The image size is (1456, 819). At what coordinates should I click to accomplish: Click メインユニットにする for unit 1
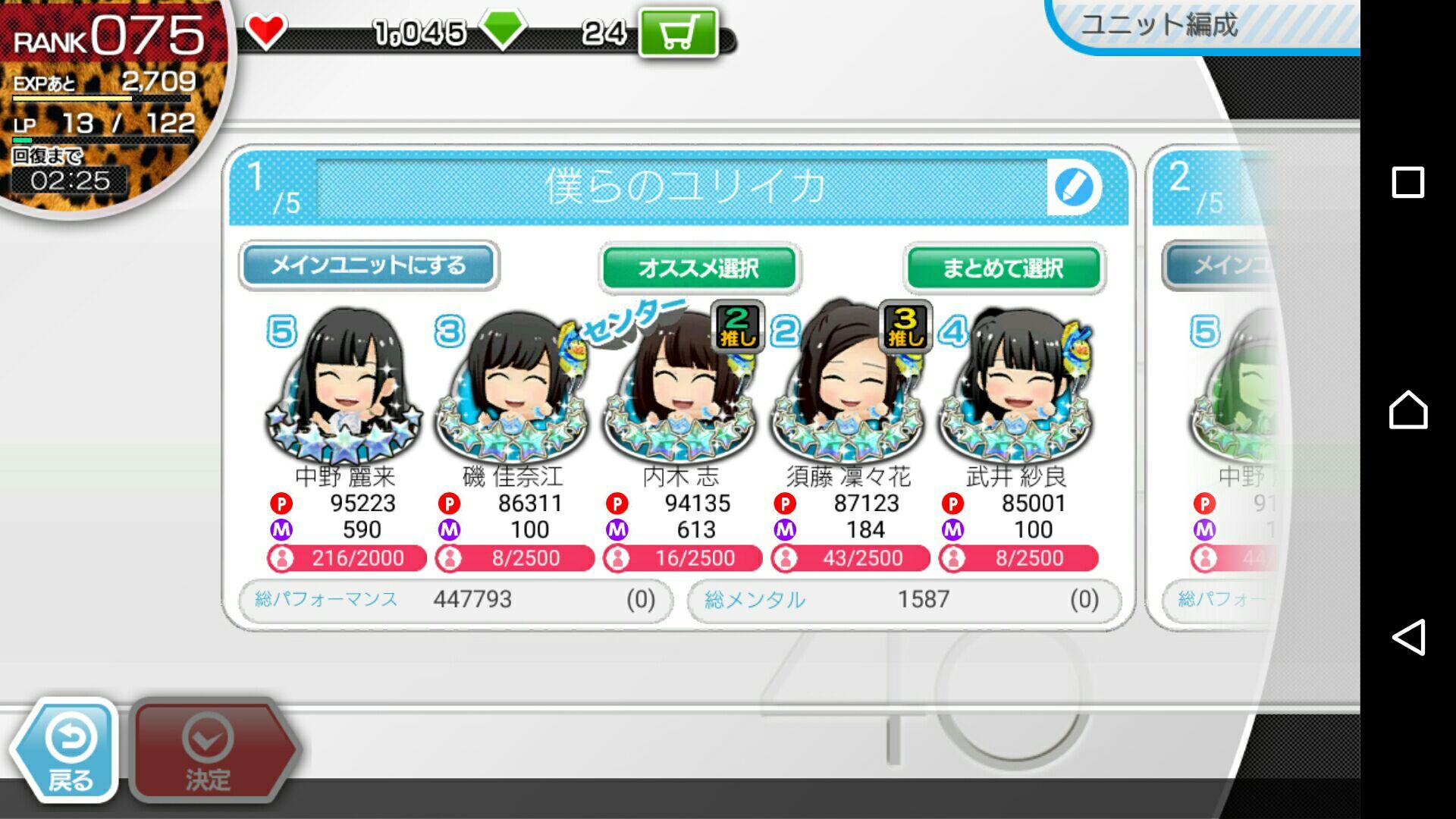point(369,265)
